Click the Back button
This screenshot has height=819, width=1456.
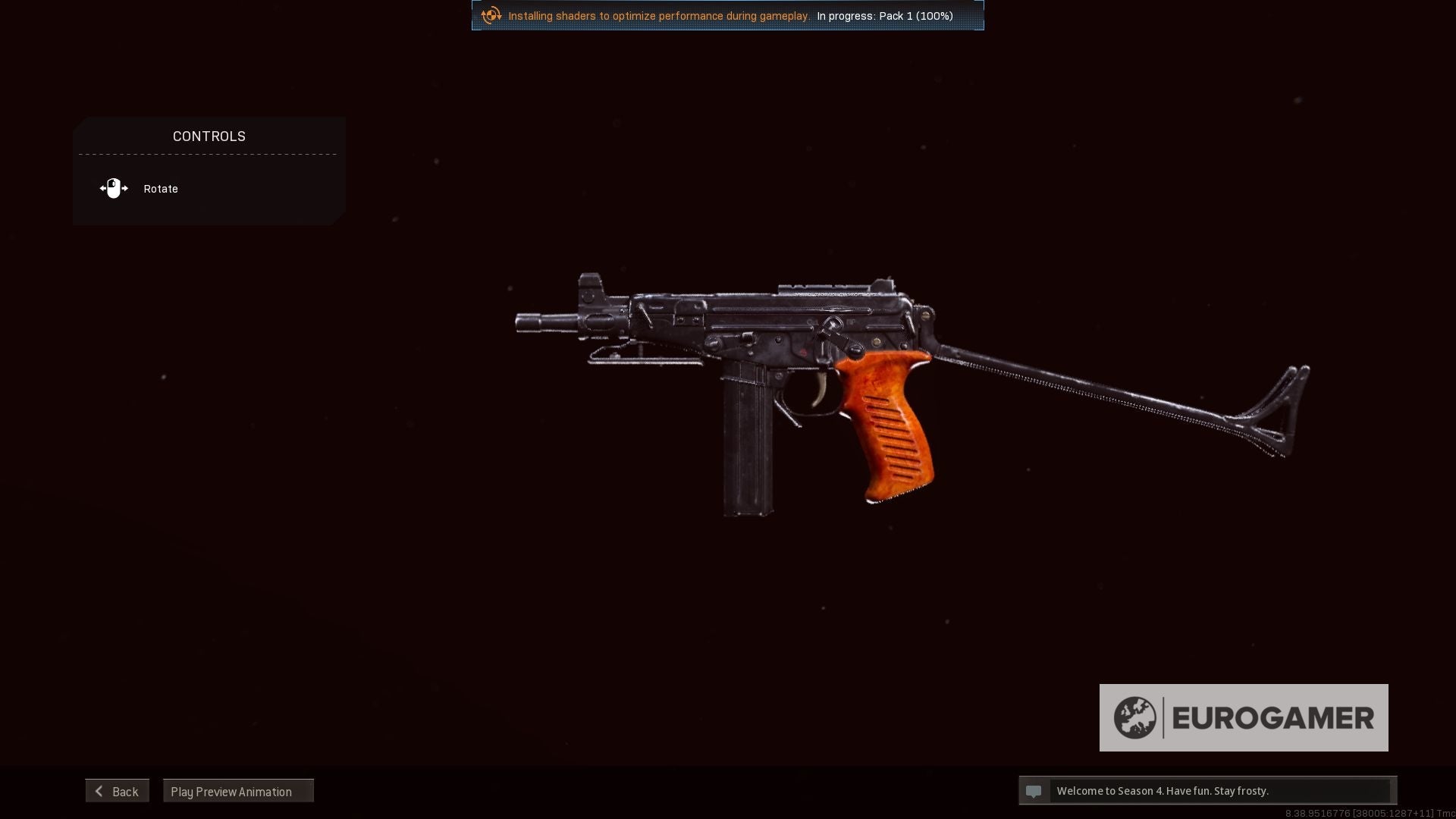pyautogui.click(x=117, y=791)
